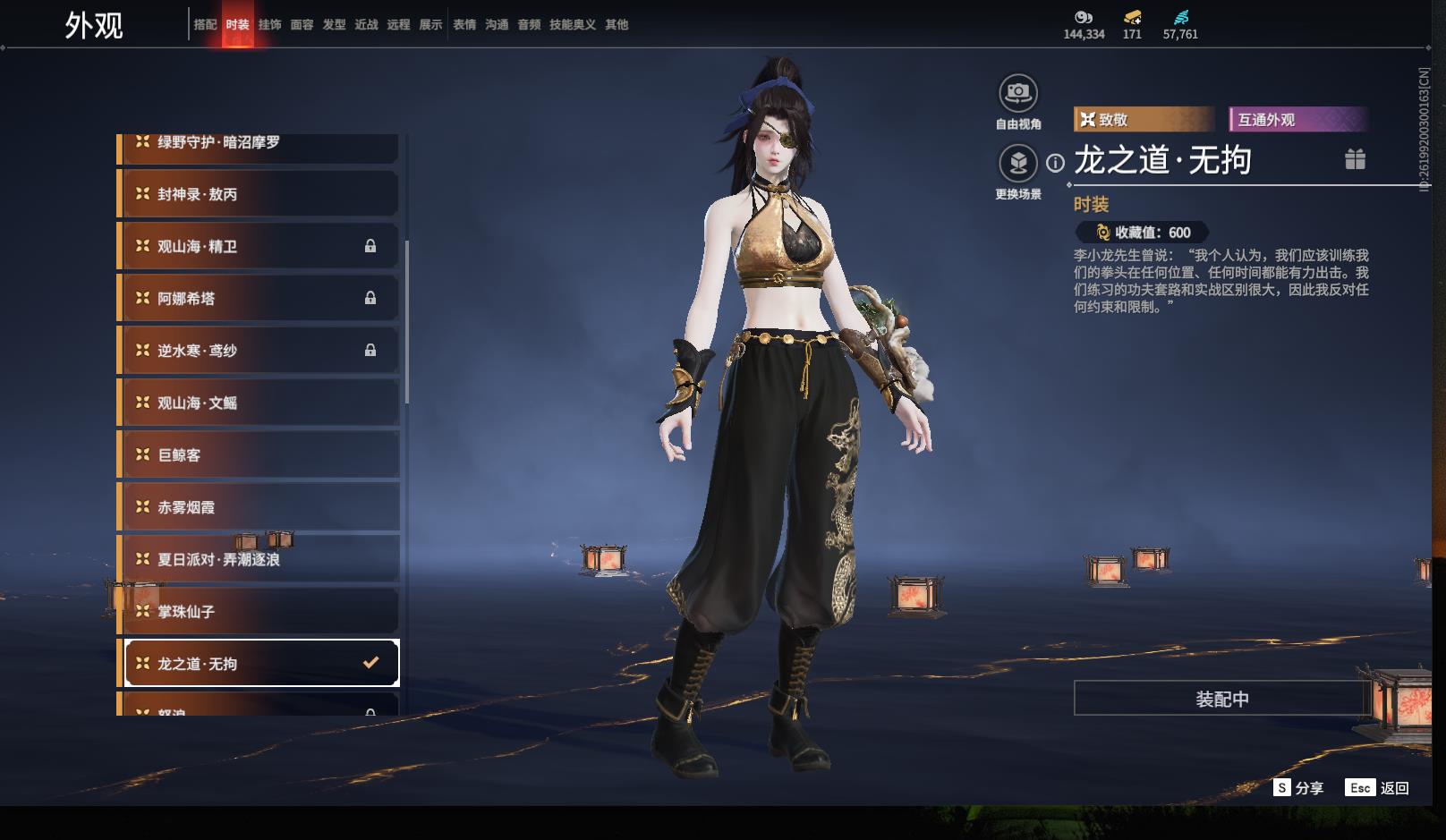Switch to the 搭配 tab
The image size is (1446, 840).
(x=205, y=24)
